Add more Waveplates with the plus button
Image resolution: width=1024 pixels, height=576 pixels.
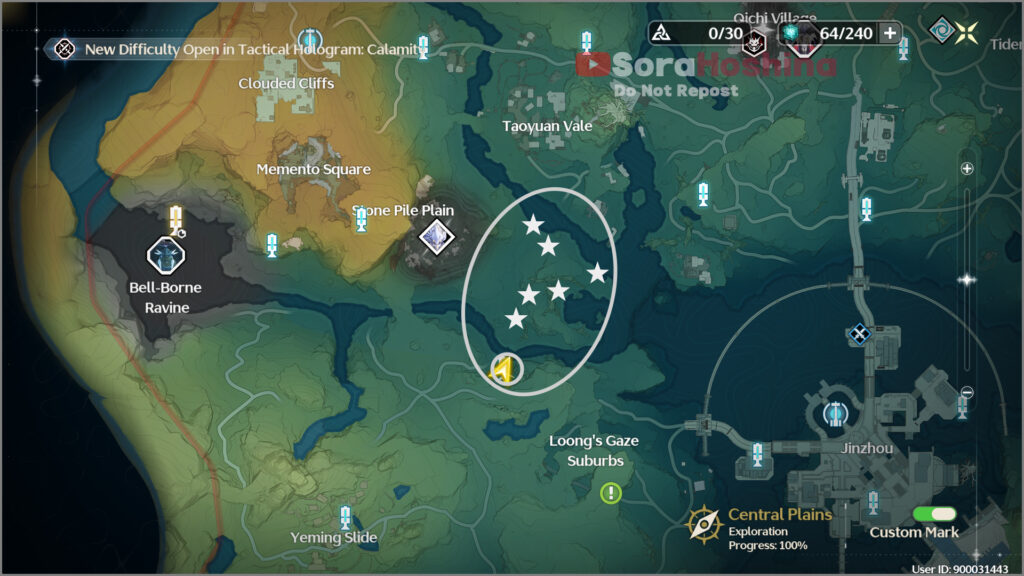click(x=889, y=33)
